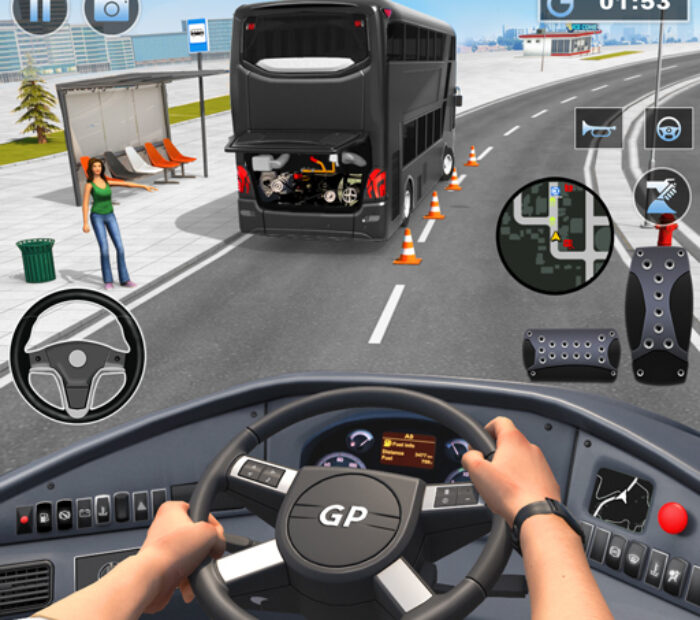Click the on-screen steering wheel control
The height and width of the screenshot is (620, 700).
77,356
